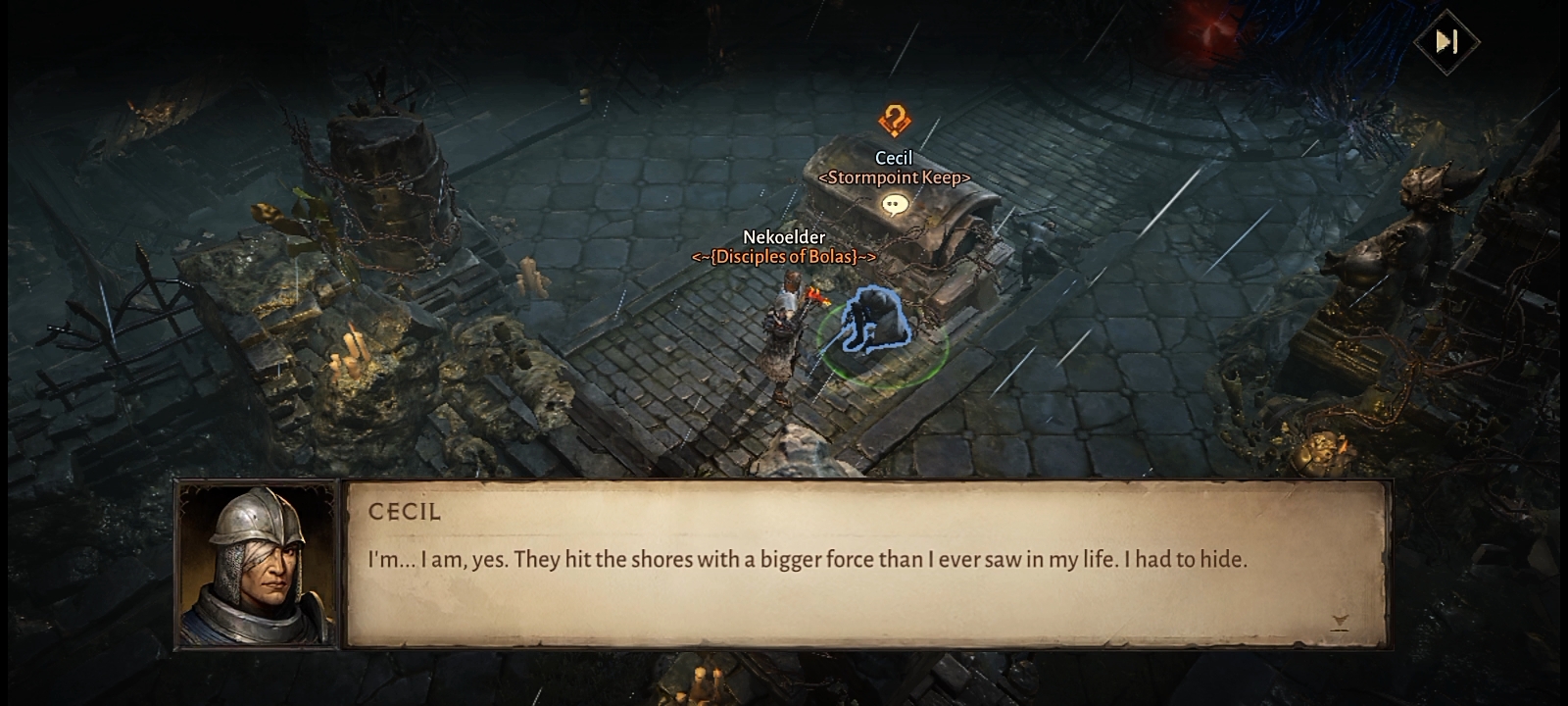The width and height of the screenshot is (1568, 706).
Task: Tap Cecil's speech bubble icon
Action: tap(894, 204)
